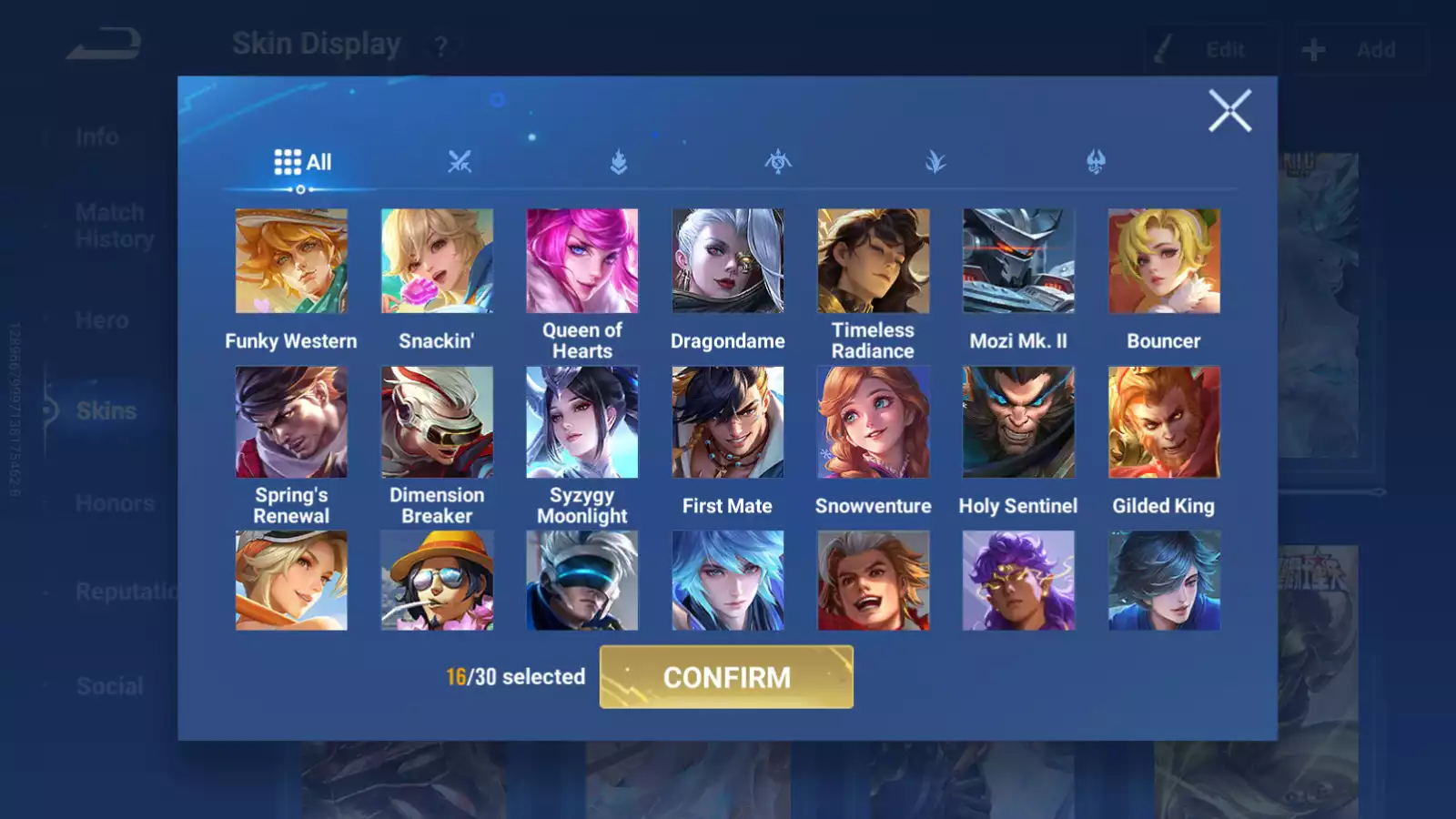The height and width of the screenshot is (819, 1456).
Task: Select the Dragondame skin
Action: pos(727,261)
